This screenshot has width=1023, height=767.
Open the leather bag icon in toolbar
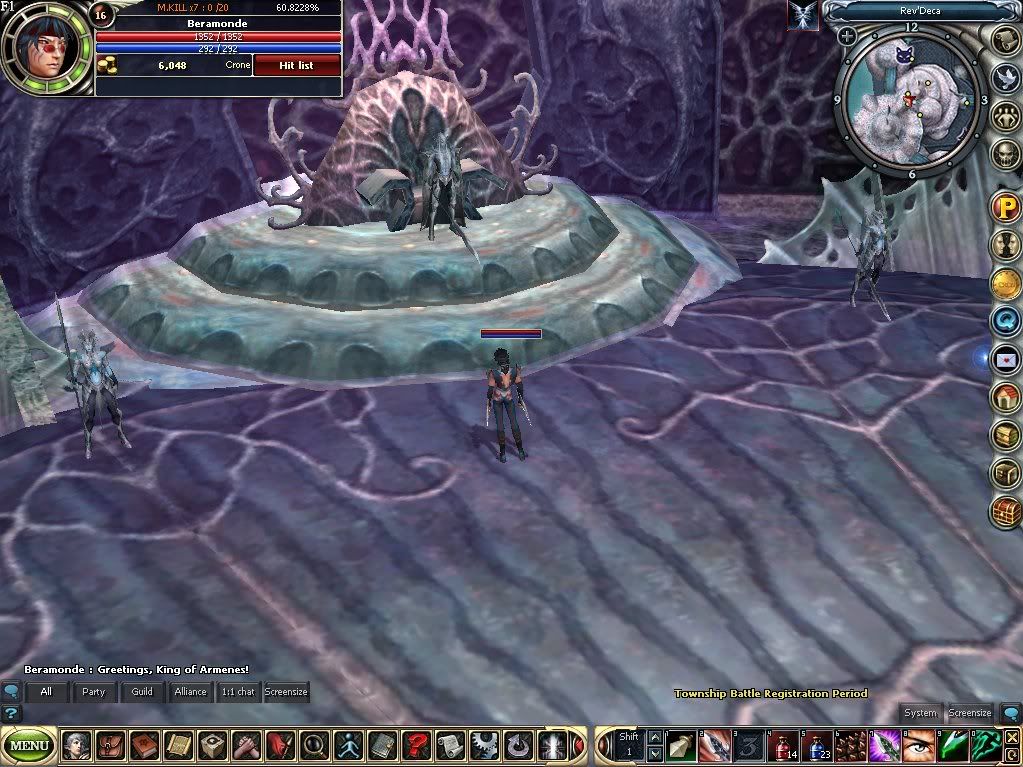point(109,745)
